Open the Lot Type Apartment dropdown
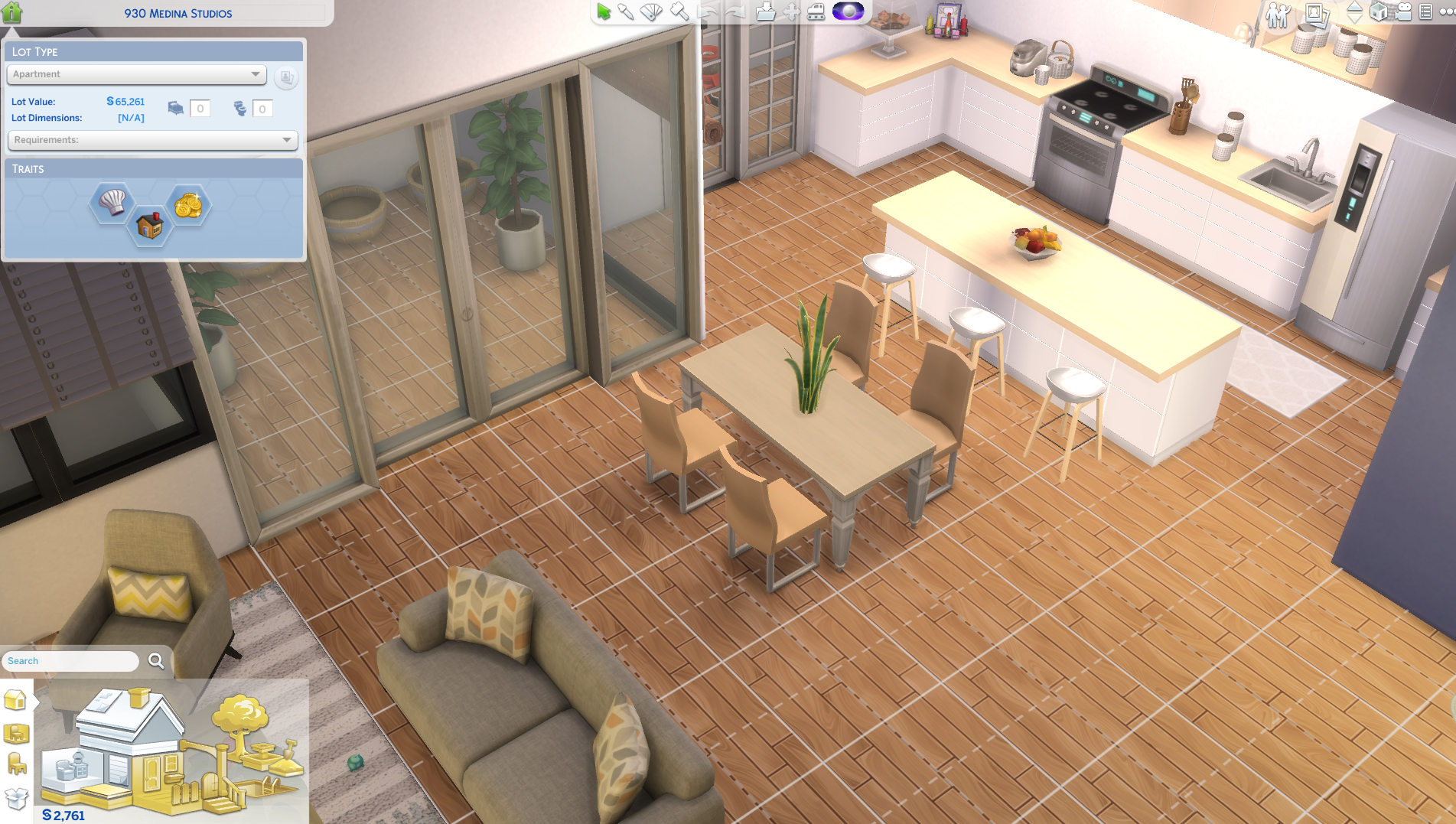 135,74
